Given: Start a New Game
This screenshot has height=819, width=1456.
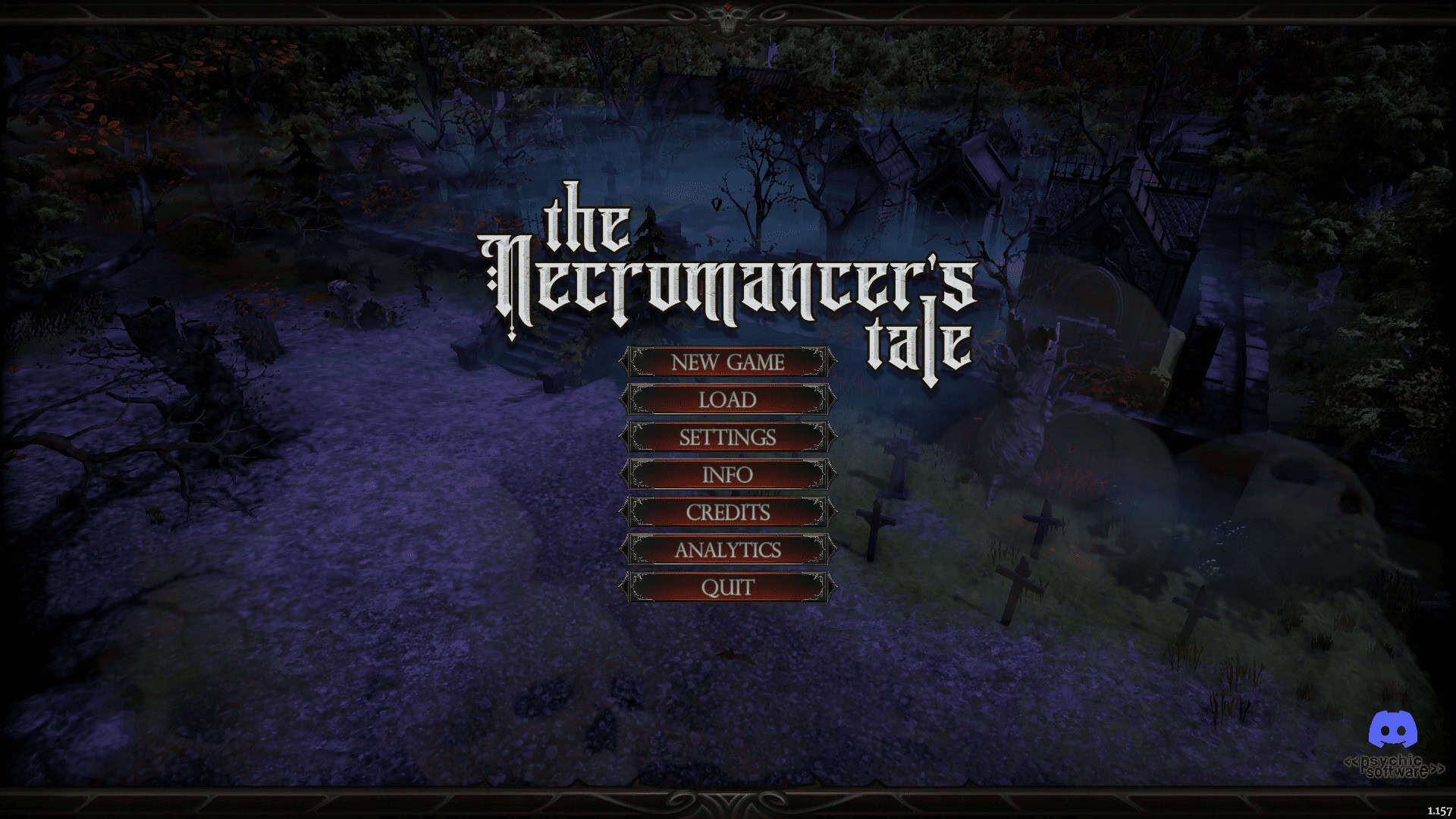Looking at the screenshot, I should pos(727,362).
